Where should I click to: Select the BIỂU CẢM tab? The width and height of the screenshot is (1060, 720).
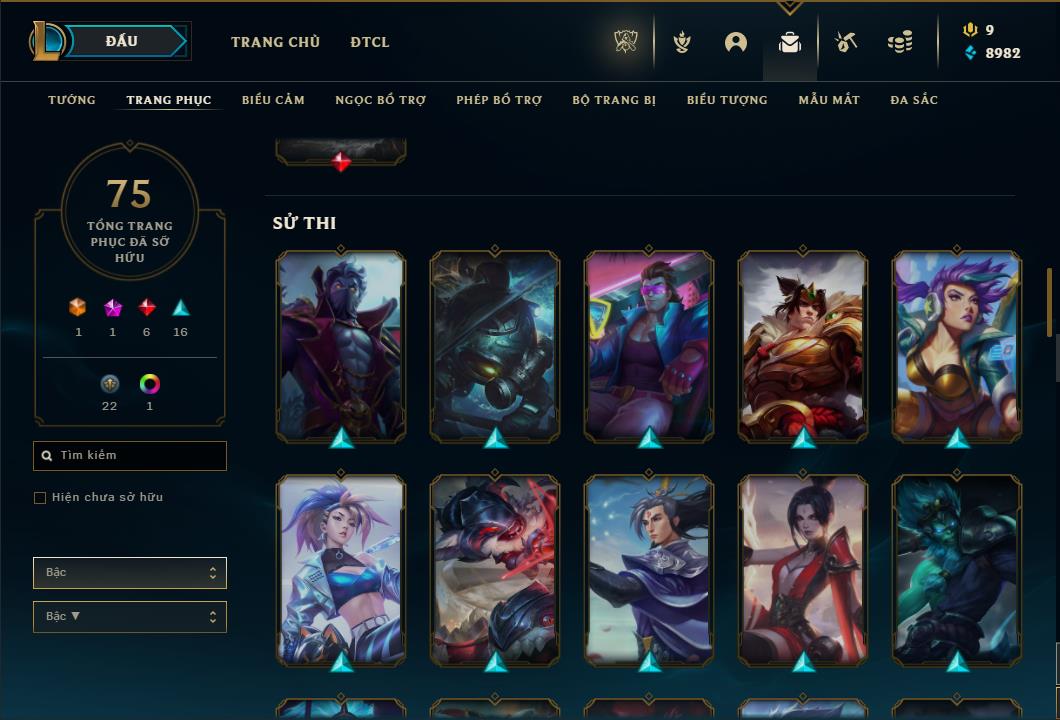point(273,100)
